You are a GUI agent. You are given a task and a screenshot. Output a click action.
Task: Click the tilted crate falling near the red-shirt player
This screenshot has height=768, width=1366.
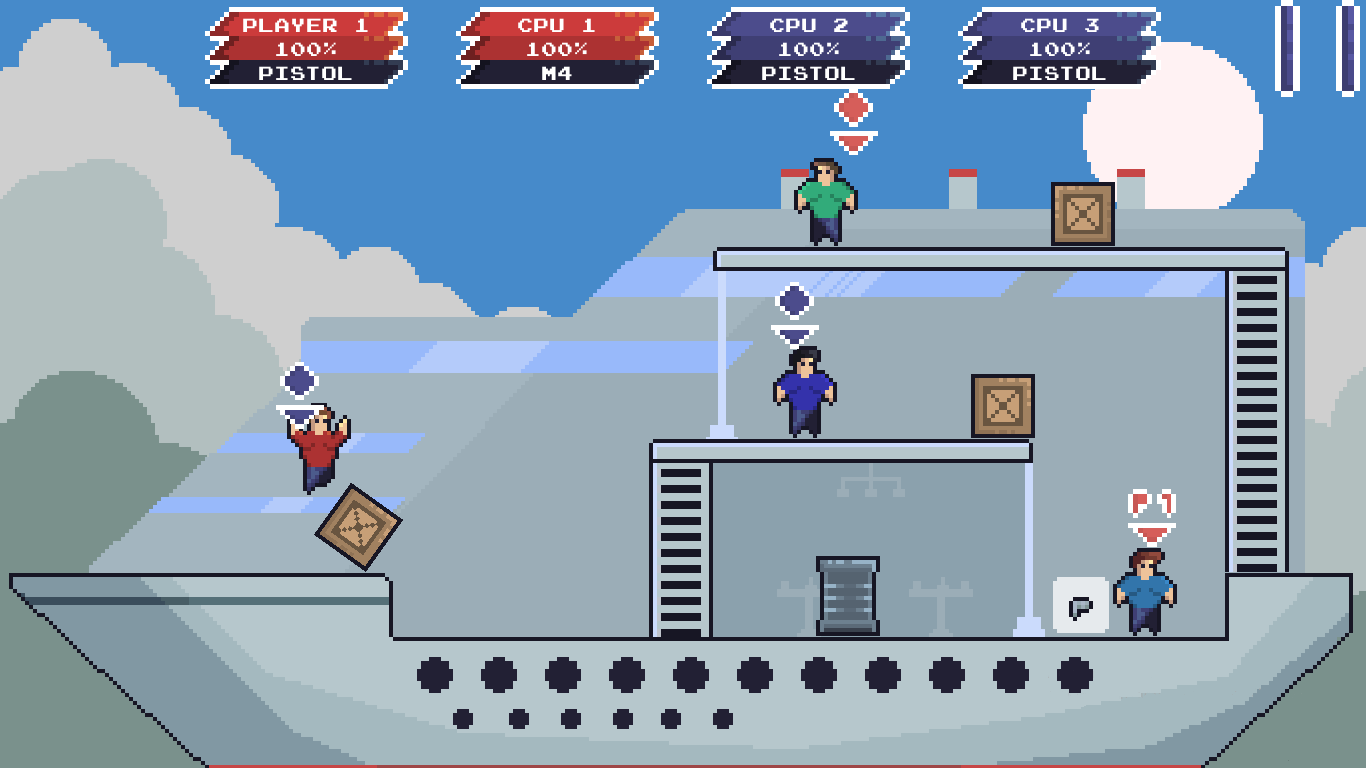click(360, 527)
